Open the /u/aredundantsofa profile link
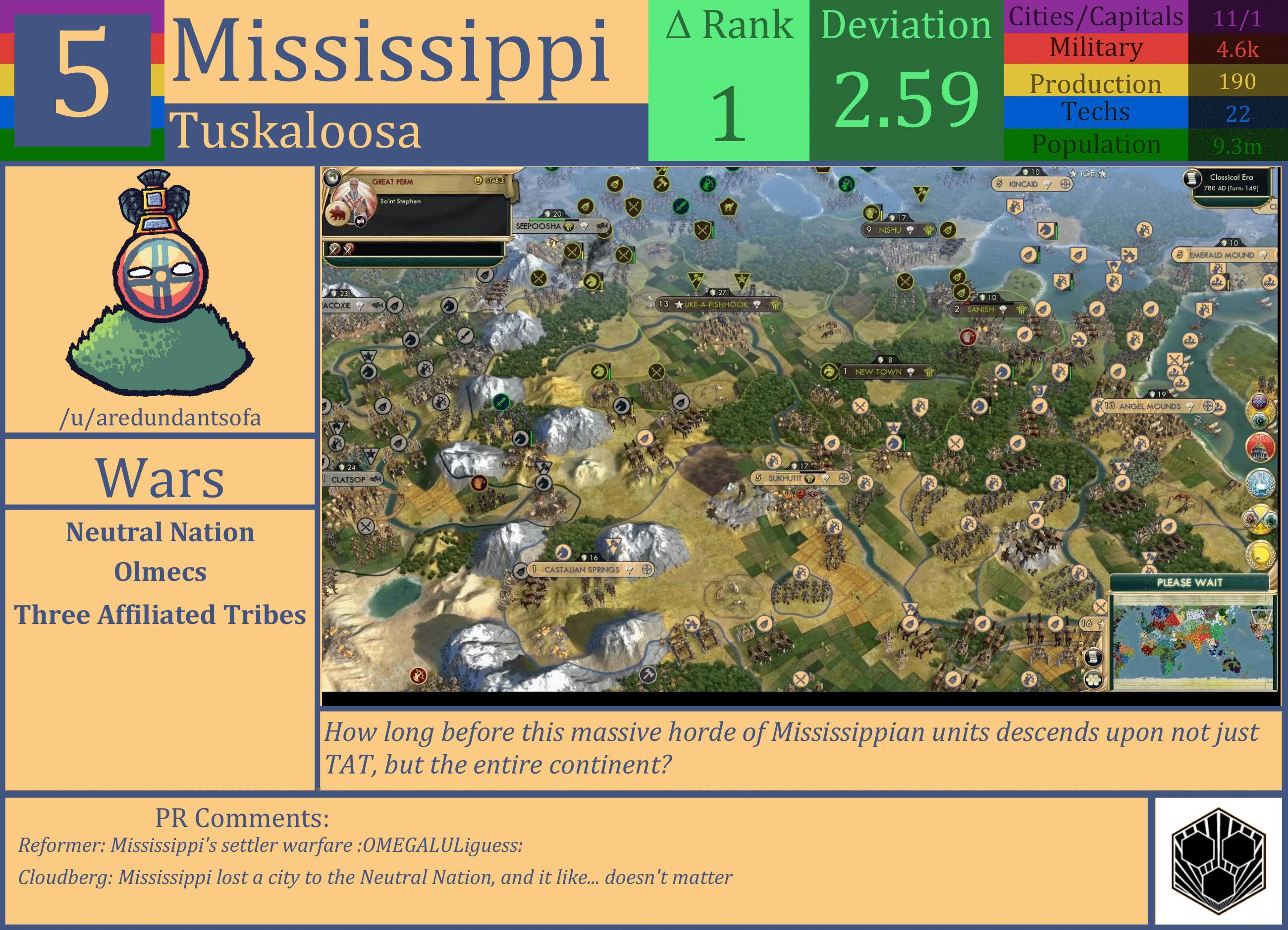1288x930 pixels. (161, 418)
